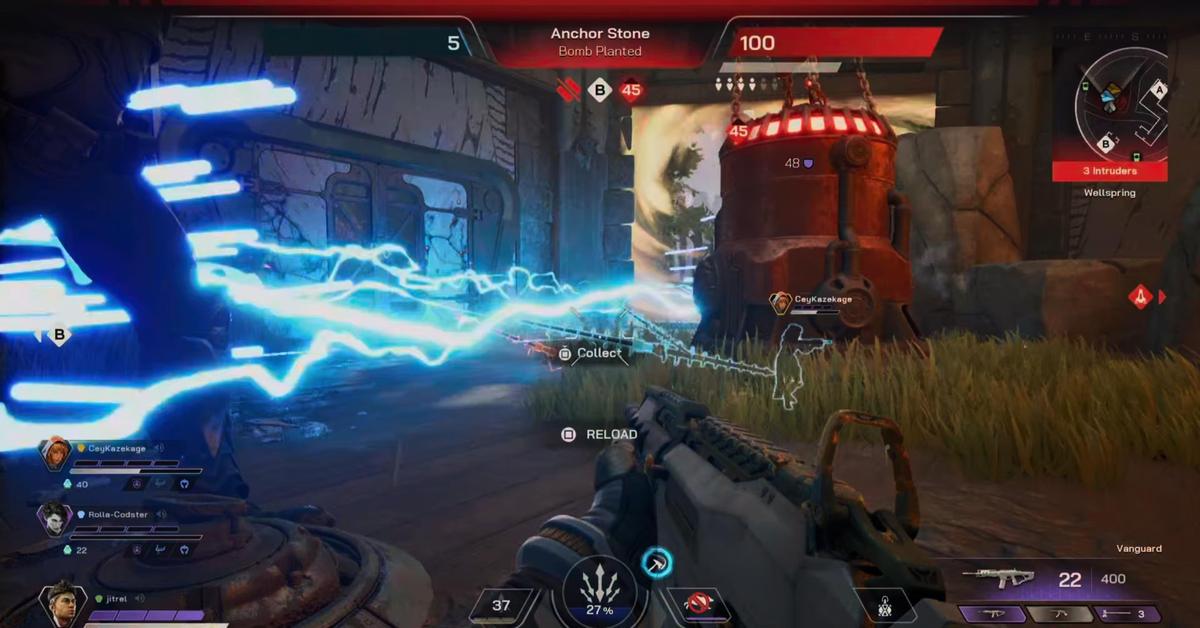Screen dimensions: 1200x628
Task: Select the B site marker on the minimap
Action: pyautogui.click(x=1106, y=144)
